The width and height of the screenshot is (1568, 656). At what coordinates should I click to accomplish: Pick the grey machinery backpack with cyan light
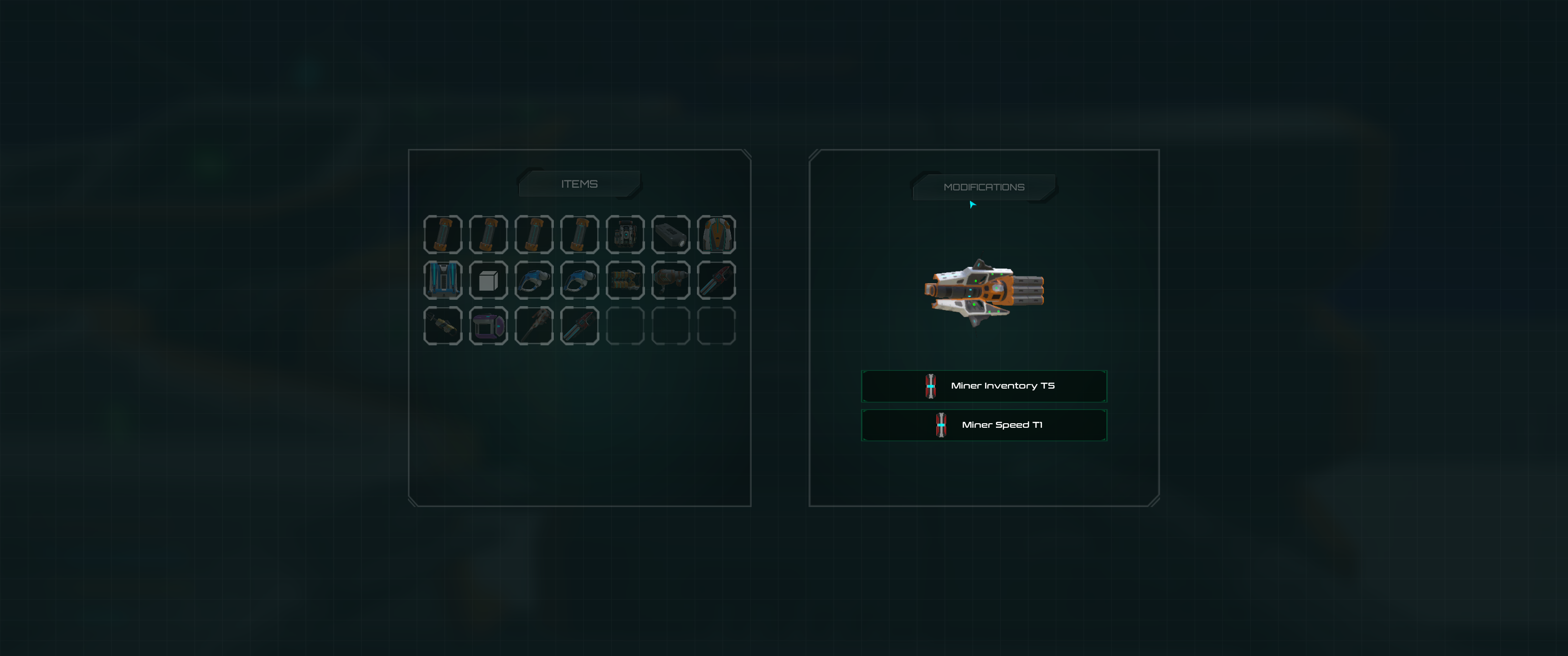624,234
